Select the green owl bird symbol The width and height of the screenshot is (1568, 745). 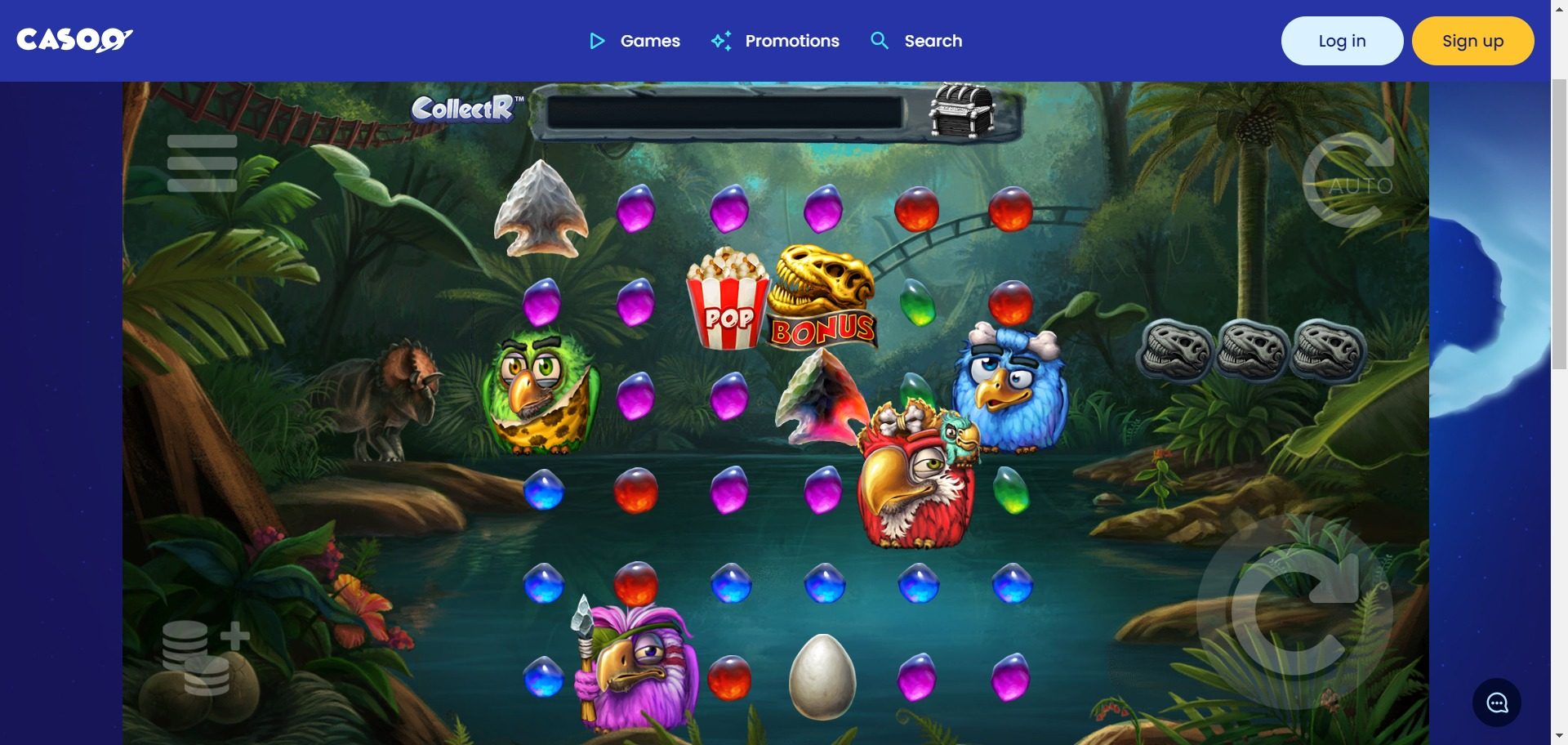(541, 392)
